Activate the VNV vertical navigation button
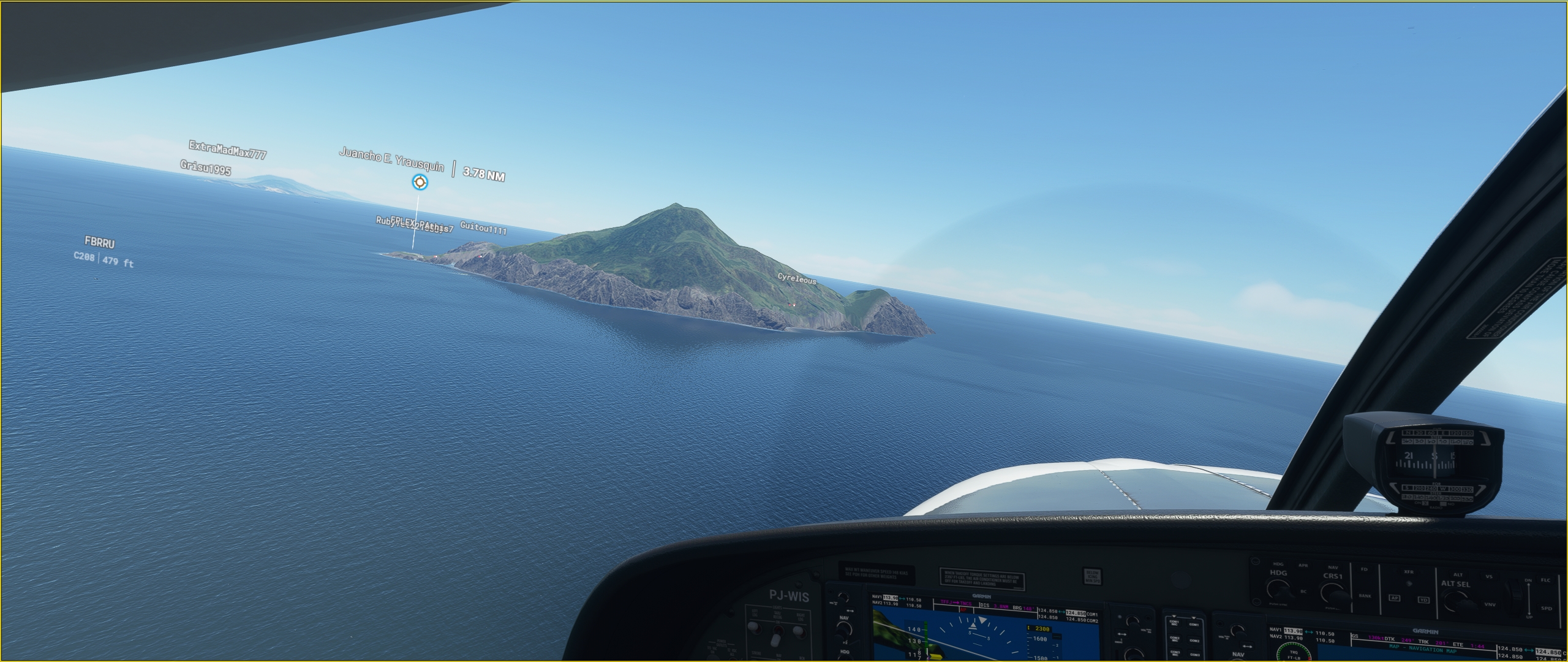 click(x=1490, y=604)
